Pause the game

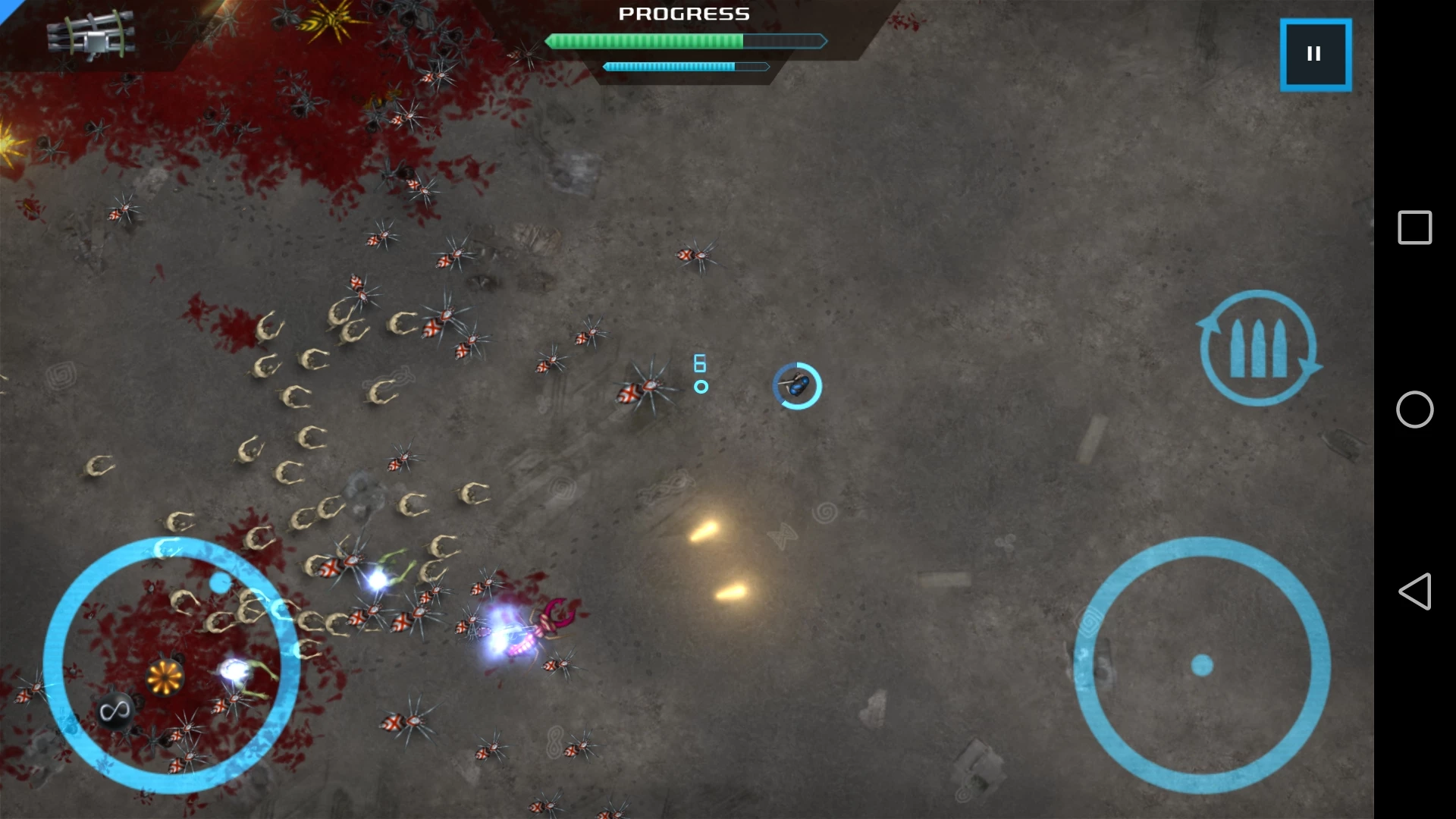click(1315, 55)
